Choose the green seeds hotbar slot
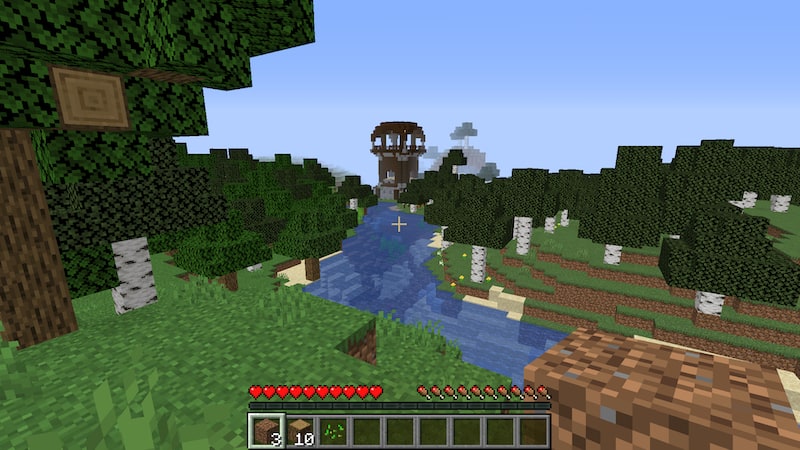Viewport: 800px width, 450px height. [333, 431]
